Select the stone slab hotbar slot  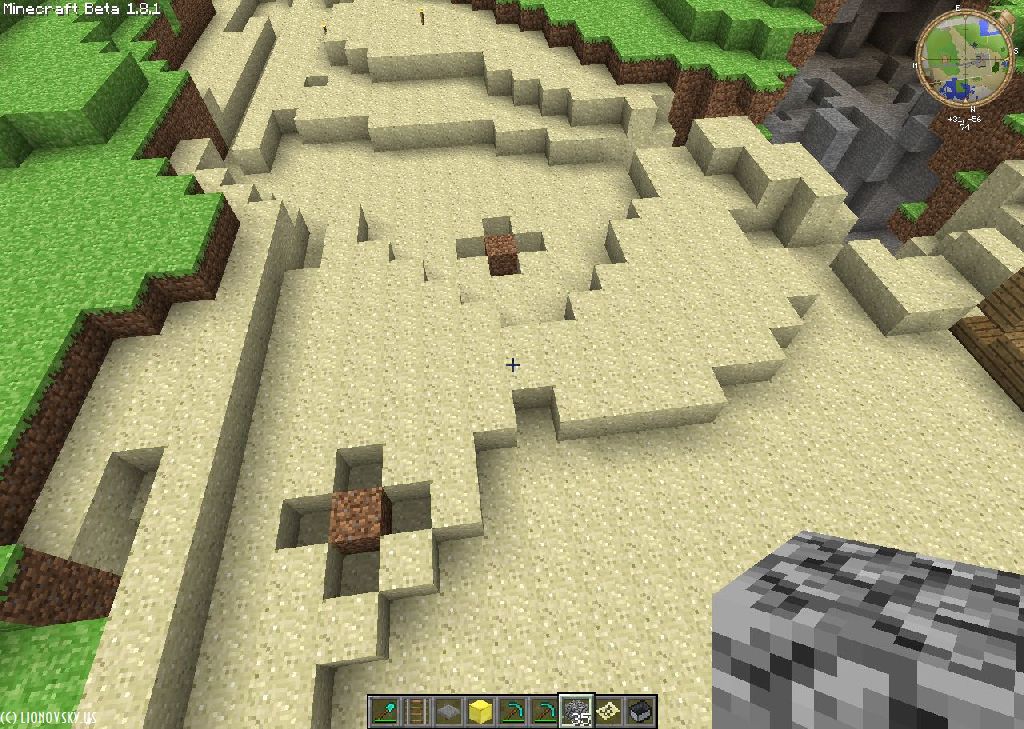coord(448,711)
